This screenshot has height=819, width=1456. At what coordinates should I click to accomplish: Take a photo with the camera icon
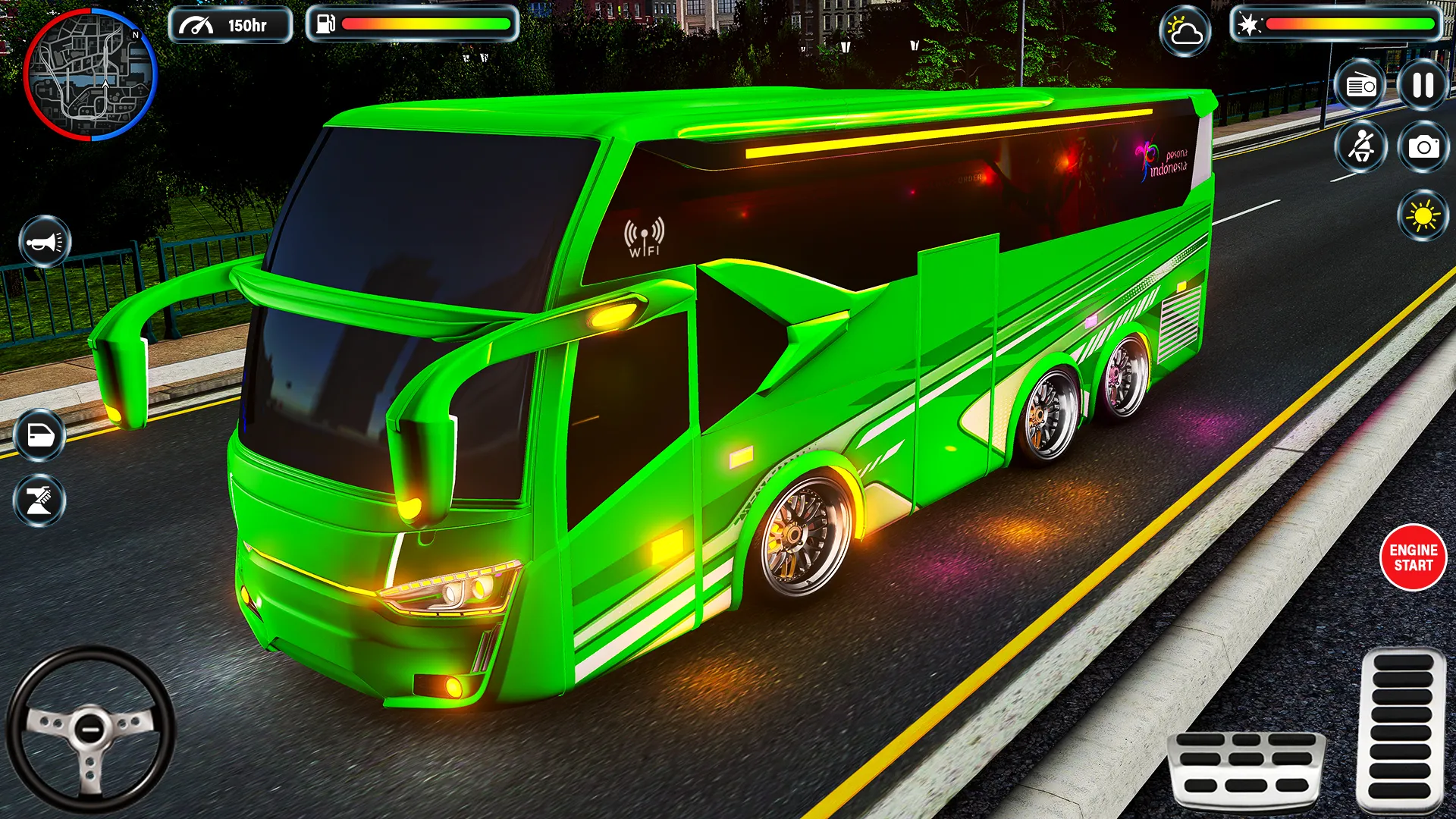click(1422, 148)
